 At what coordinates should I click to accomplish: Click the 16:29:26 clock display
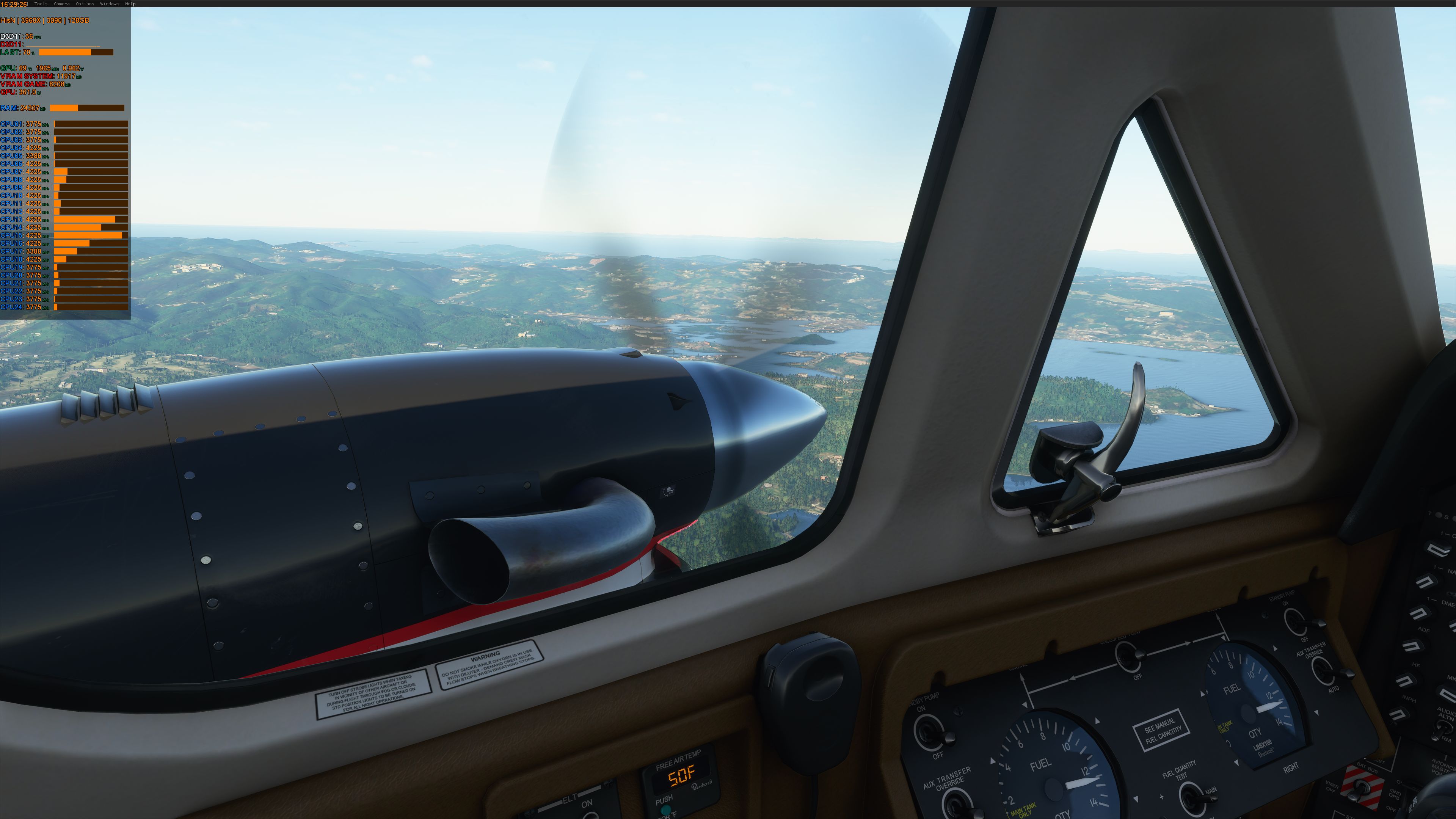click(13, 3)
